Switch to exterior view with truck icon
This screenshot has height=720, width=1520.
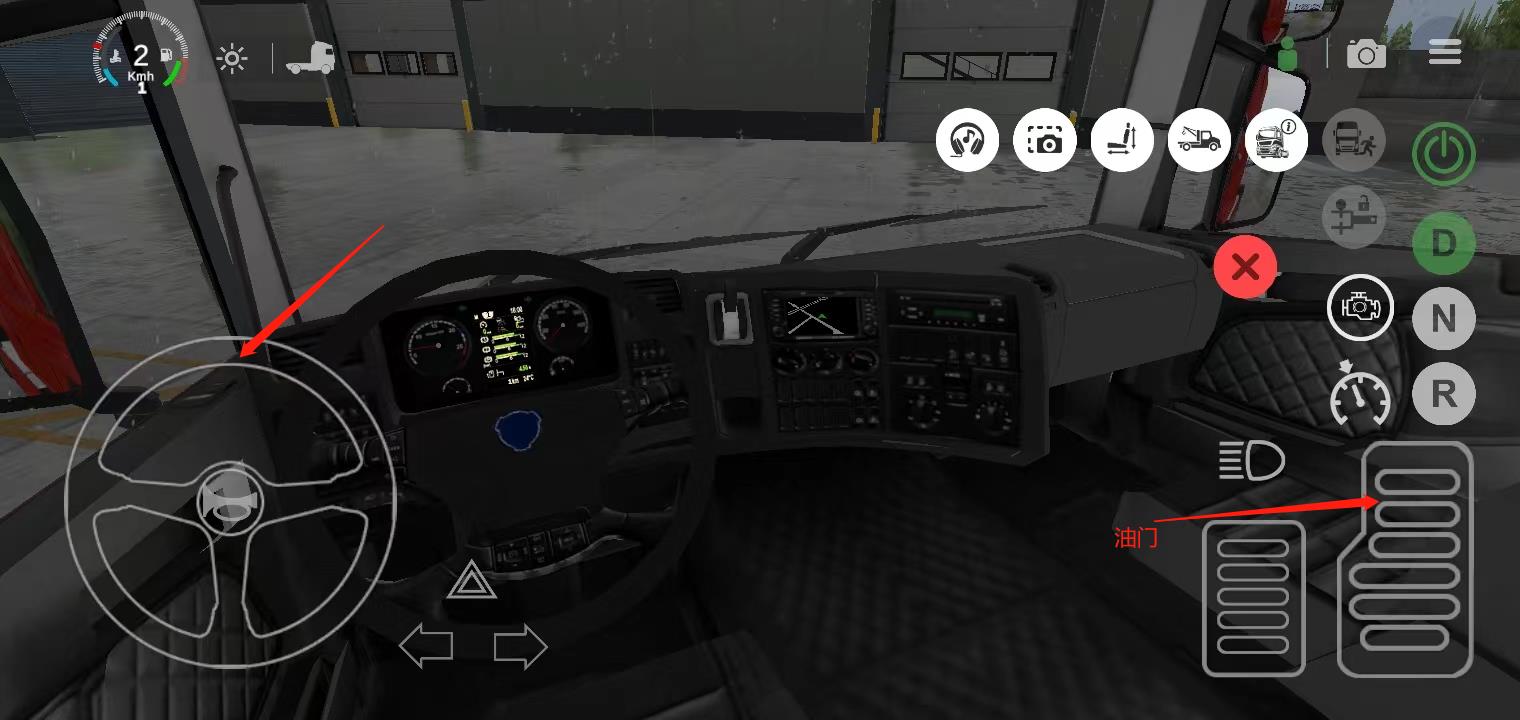[x=310, y=57]
